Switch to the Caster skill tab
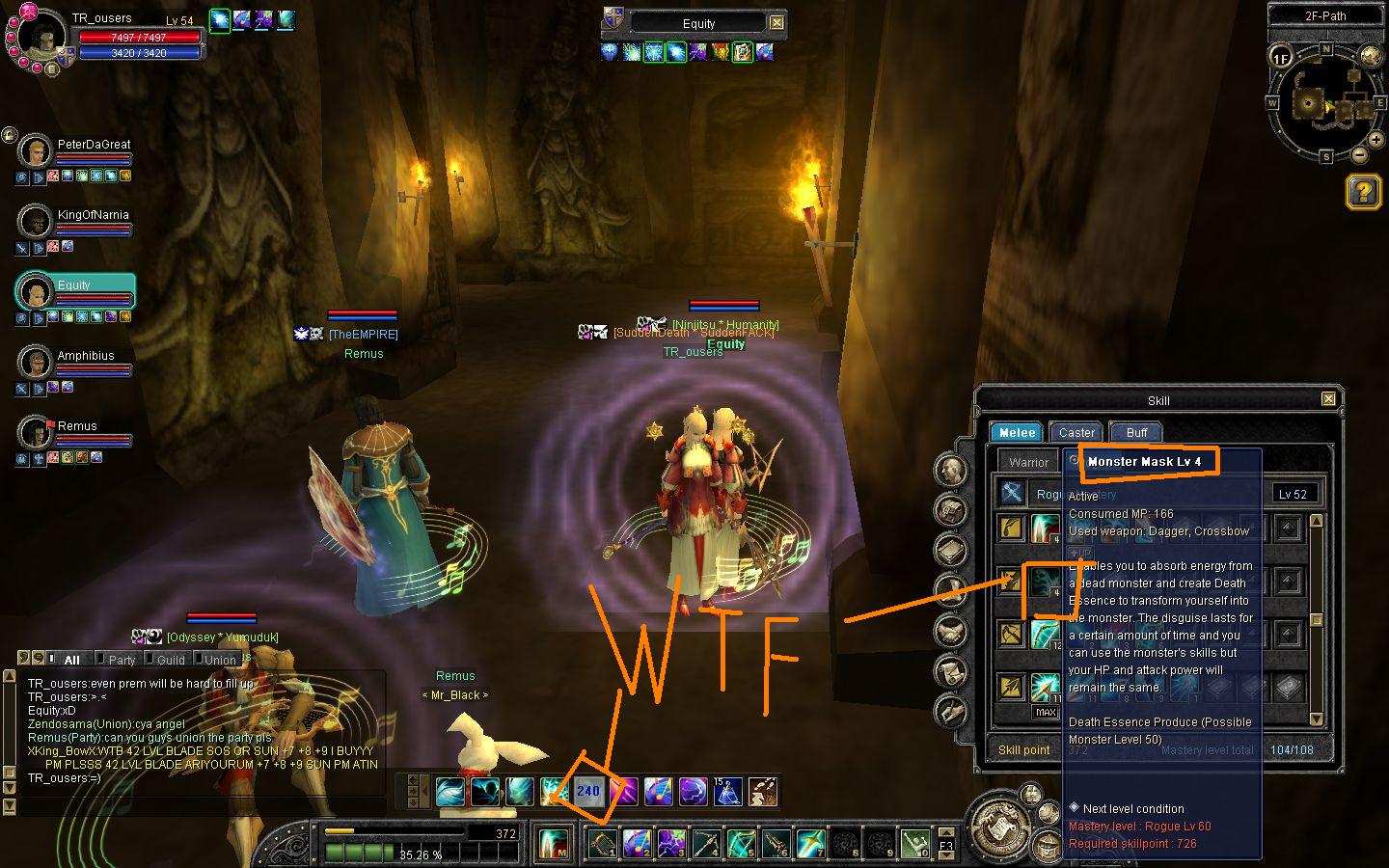This screenshot has height=868, width=1389. point(1076,432)
